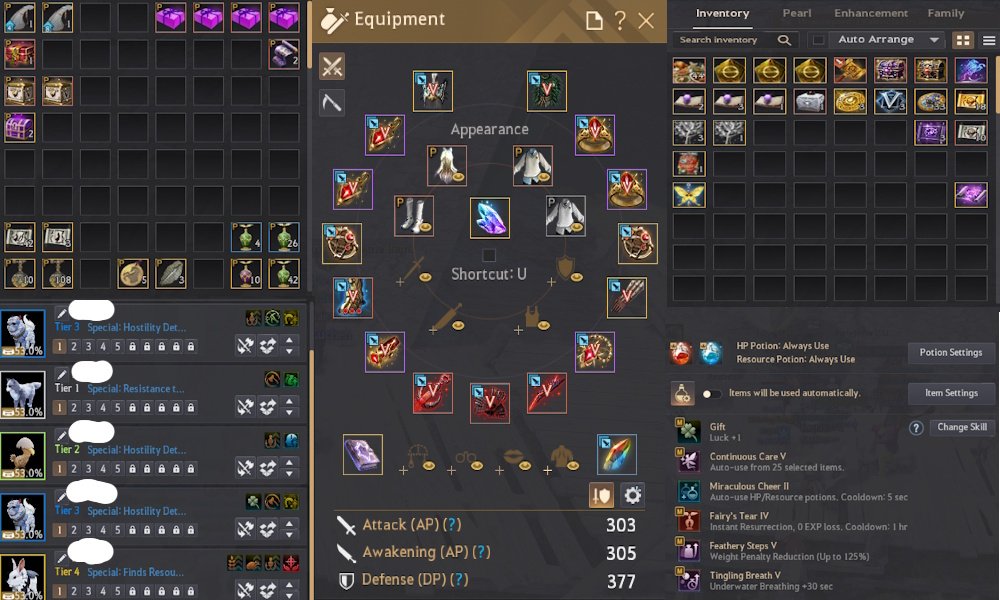Open the Potion Settings
The height and width of the screenshot is (600, 1000).
[x=951, y=352]
